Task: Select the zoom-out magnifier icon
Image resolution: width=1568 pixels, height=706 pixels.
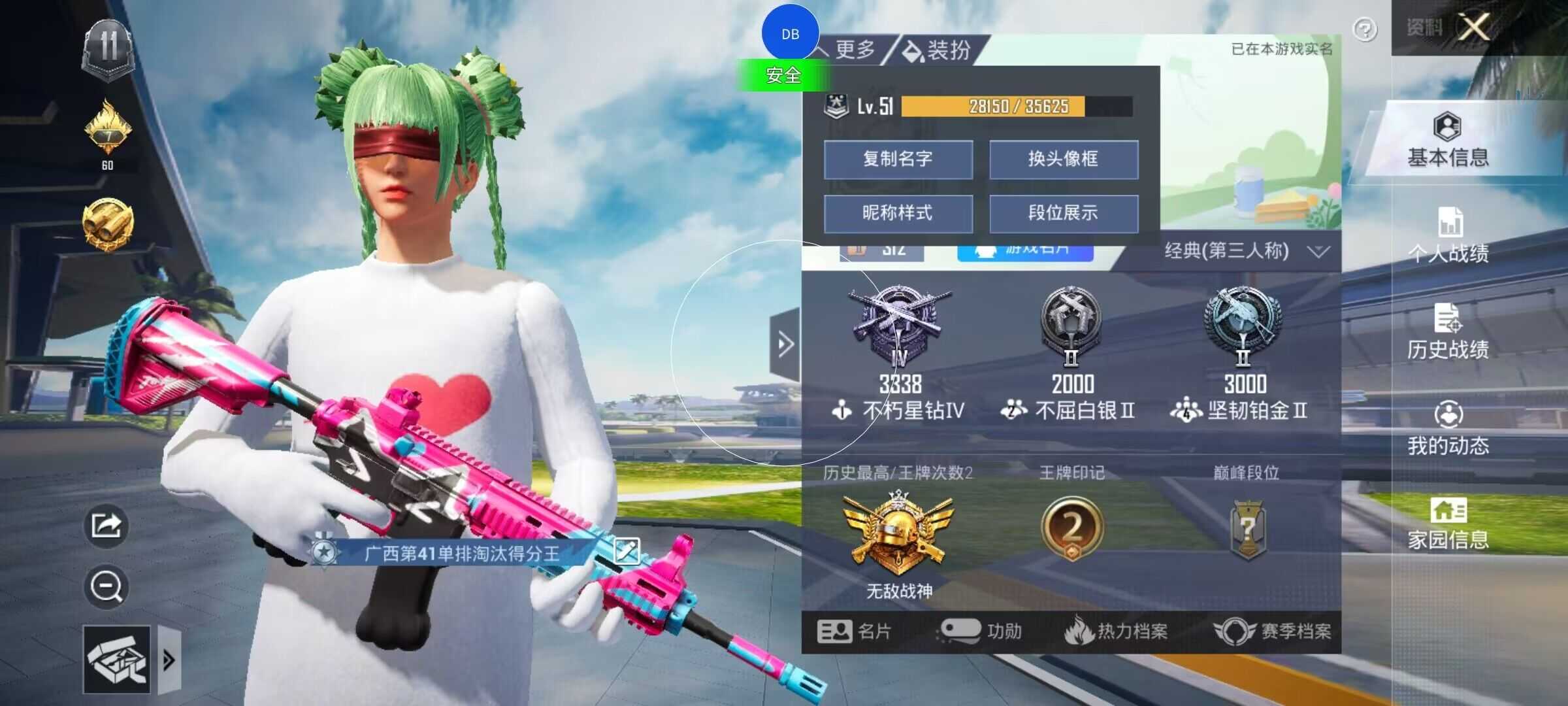Action: [x=106, y=584]
